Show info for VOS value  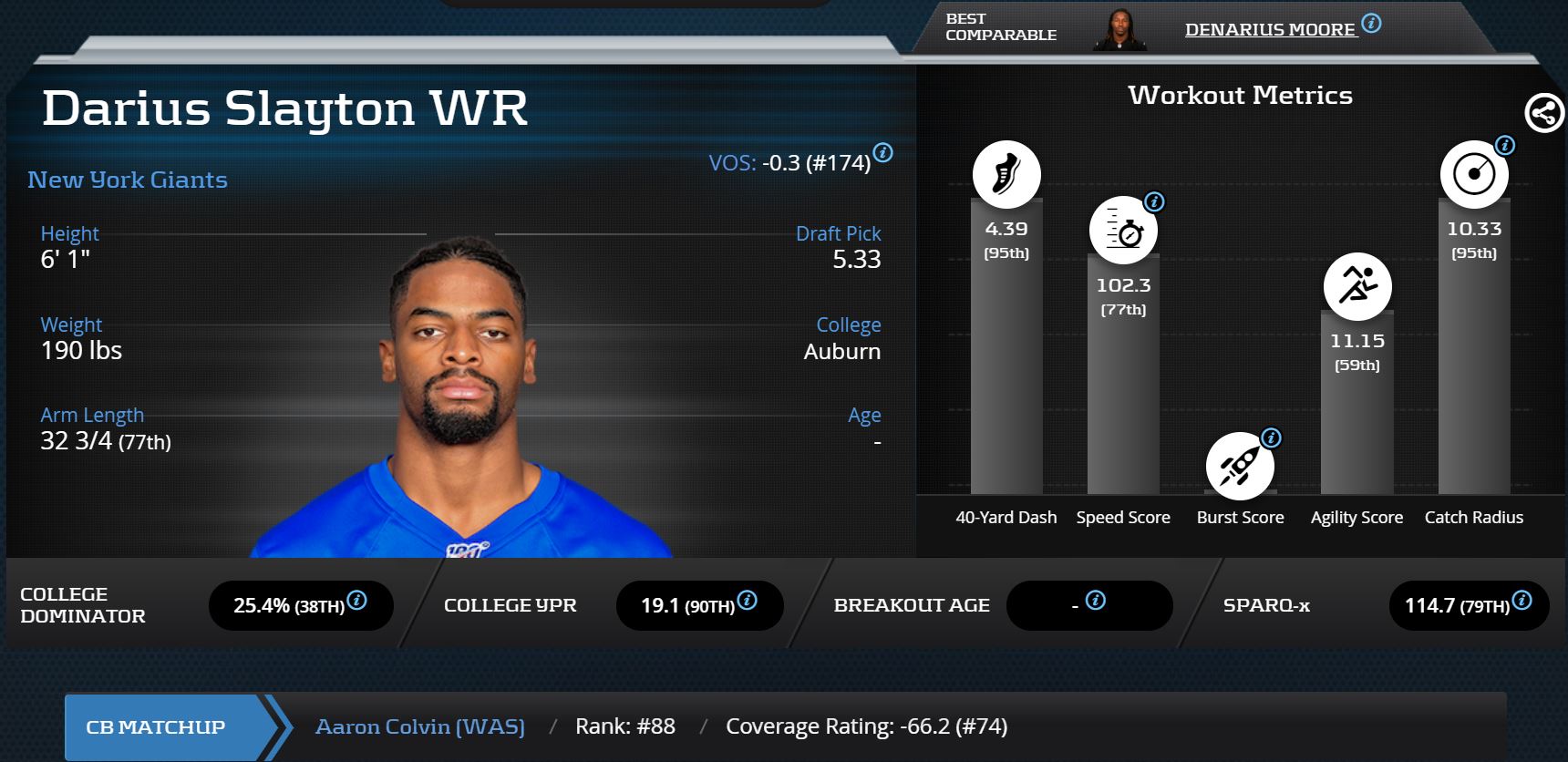point(882,153)
